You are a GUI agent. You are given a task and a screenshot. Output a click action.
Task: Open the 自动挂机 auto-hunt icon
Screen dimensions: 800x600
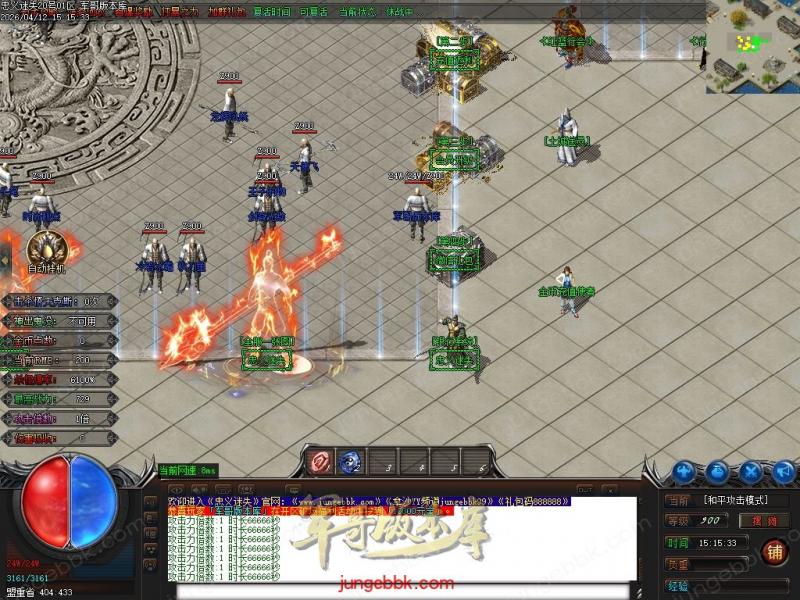(x=46, y=250)
